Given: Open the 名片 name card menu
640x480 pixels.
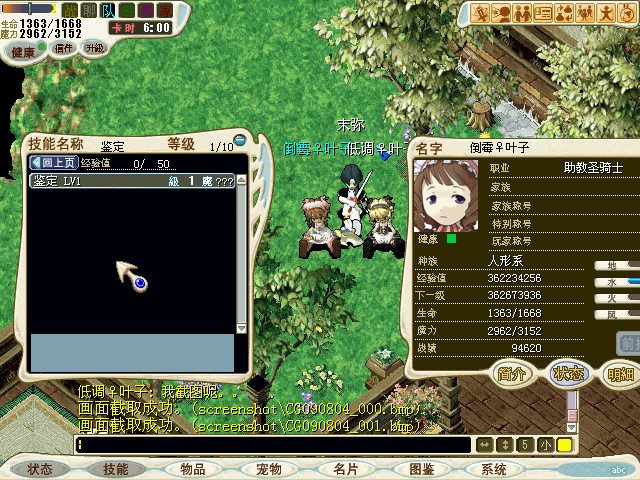Looking at the screenshot, I should click(x=345, y=468).
